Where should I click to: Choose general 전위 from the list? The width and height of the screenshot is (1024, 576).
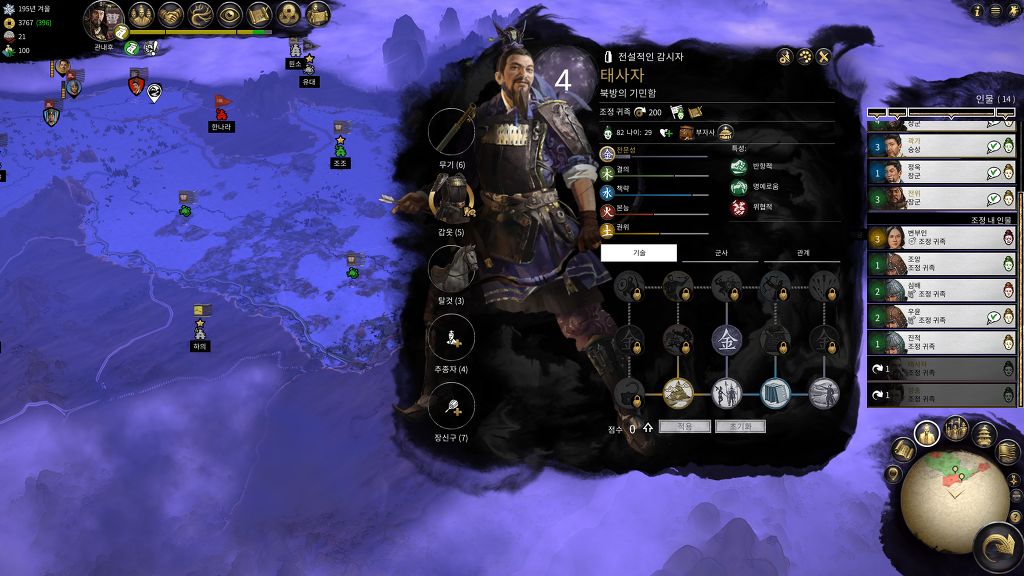(x=941, y=198)
